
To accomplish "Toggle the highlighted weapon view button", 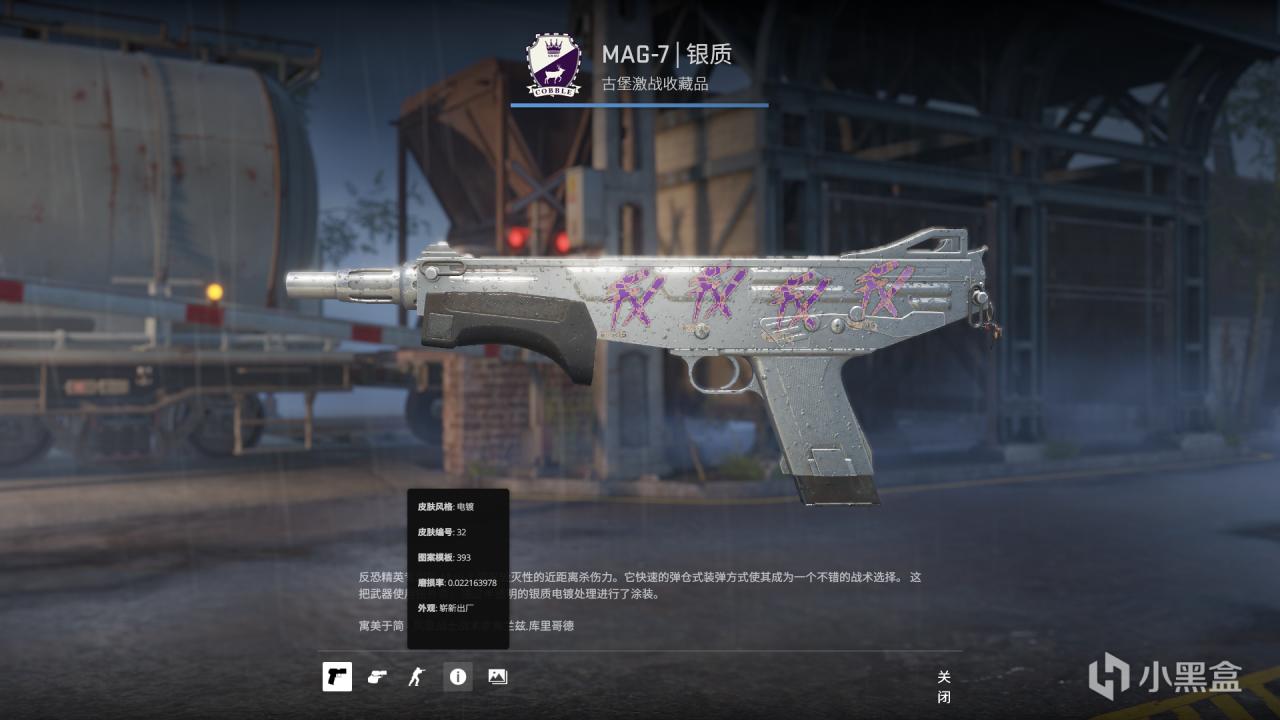I will click(336, 677).
